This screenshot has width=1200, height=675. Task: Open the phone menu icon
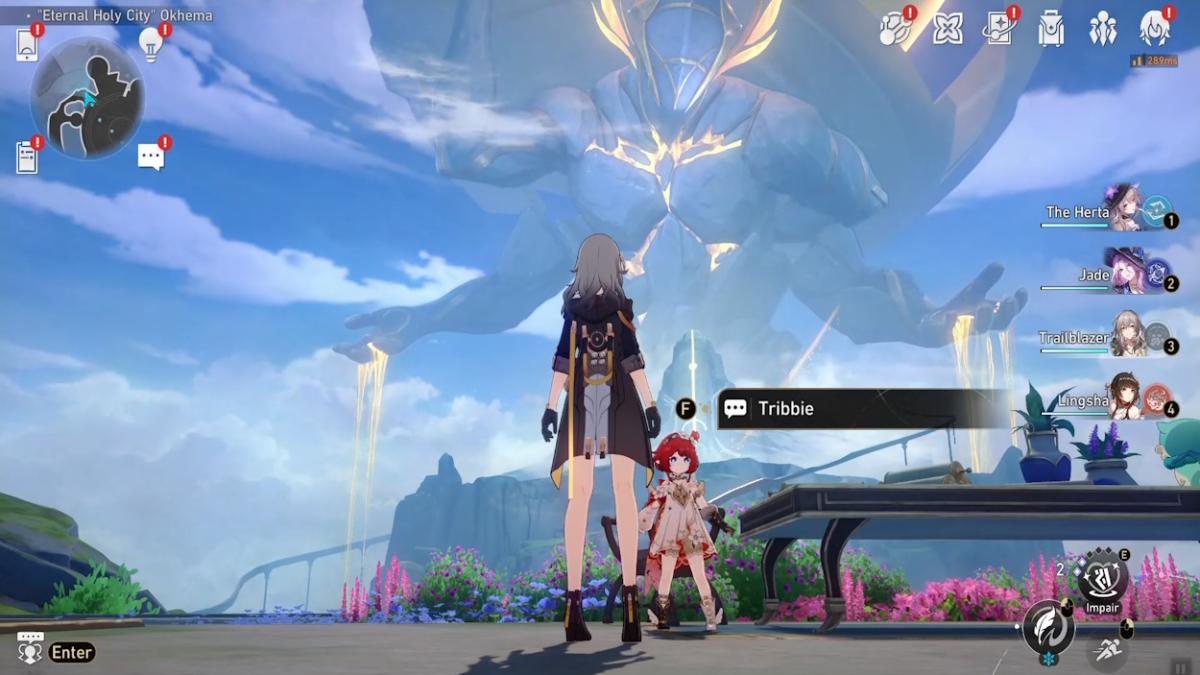tap(27, 45)
